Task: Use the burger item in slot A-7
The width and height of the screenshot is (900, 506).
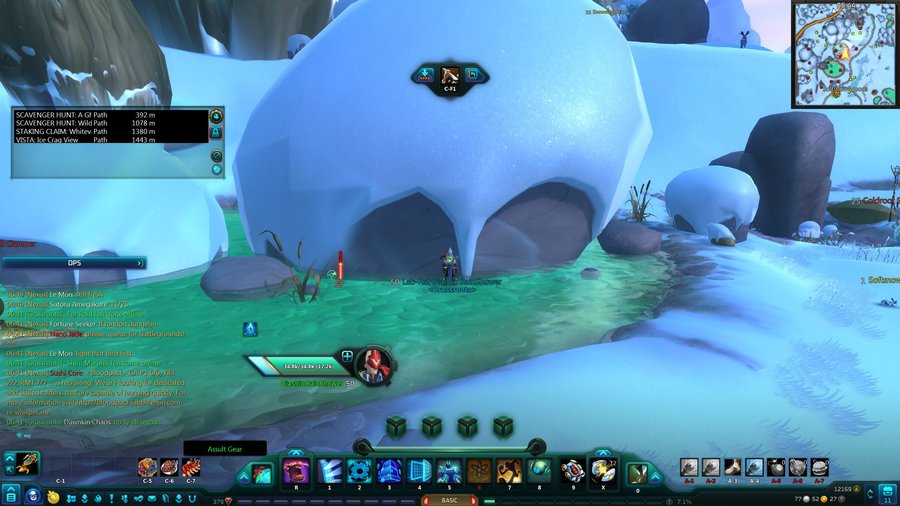Action: coord(820,467)
